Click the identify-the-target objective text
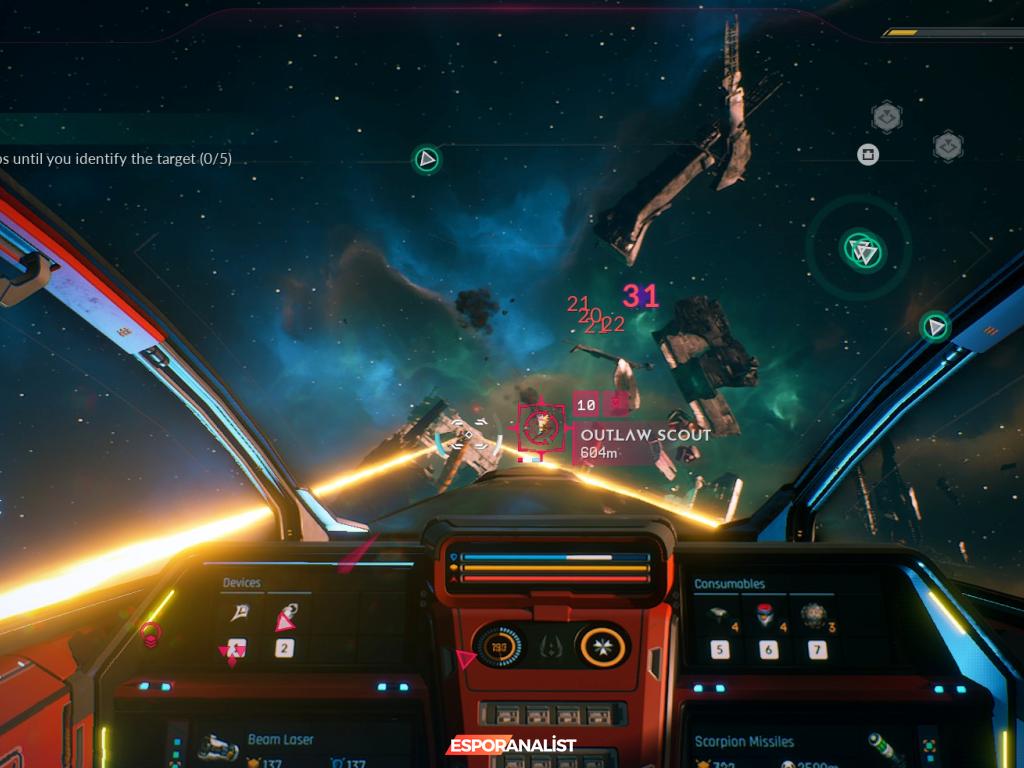This screenshot has height=768, width=1024. coord(116,158)
